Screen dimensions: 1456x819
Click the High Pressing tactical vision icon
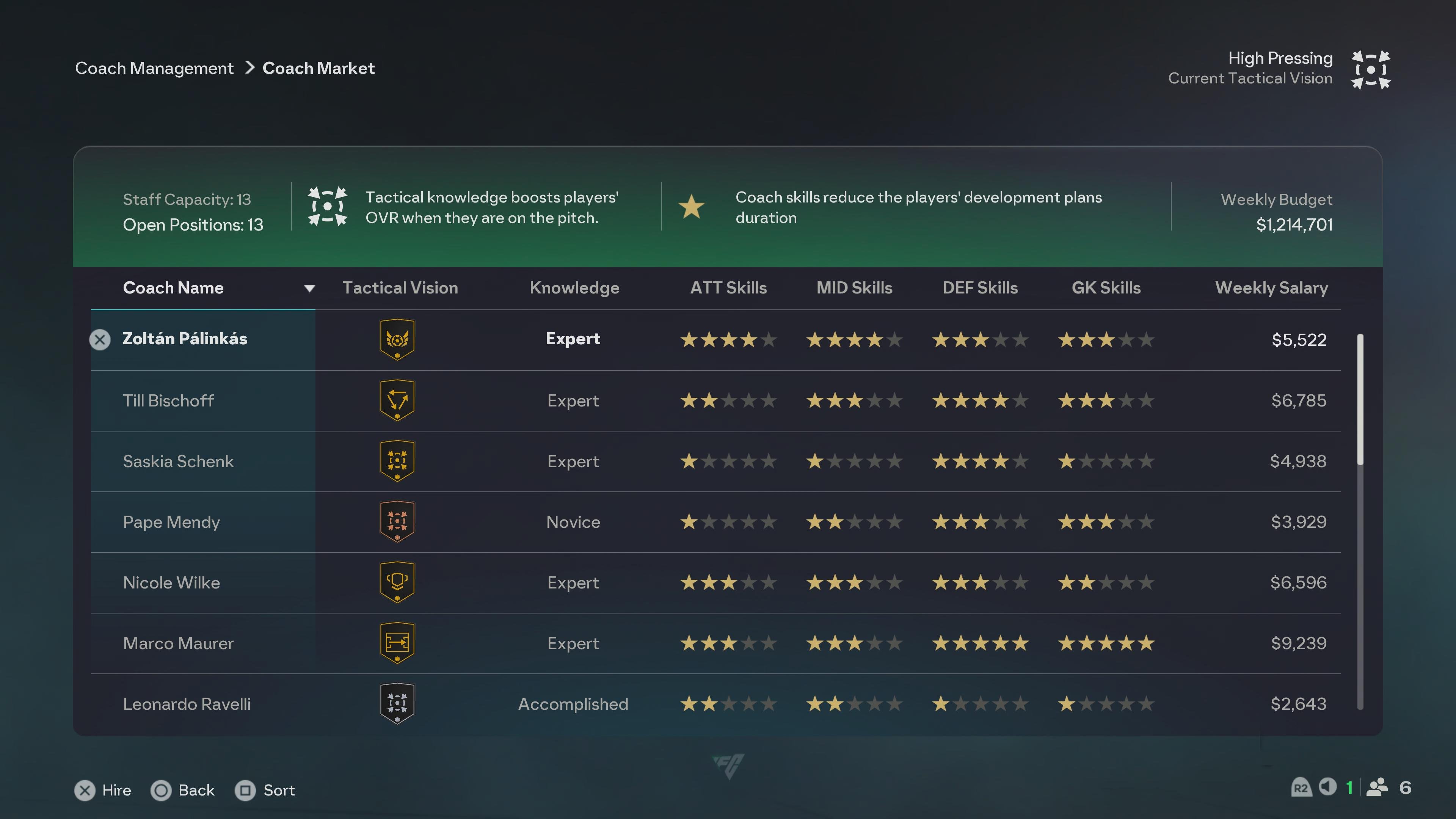pyautogui.click(x=1370, y=68)
